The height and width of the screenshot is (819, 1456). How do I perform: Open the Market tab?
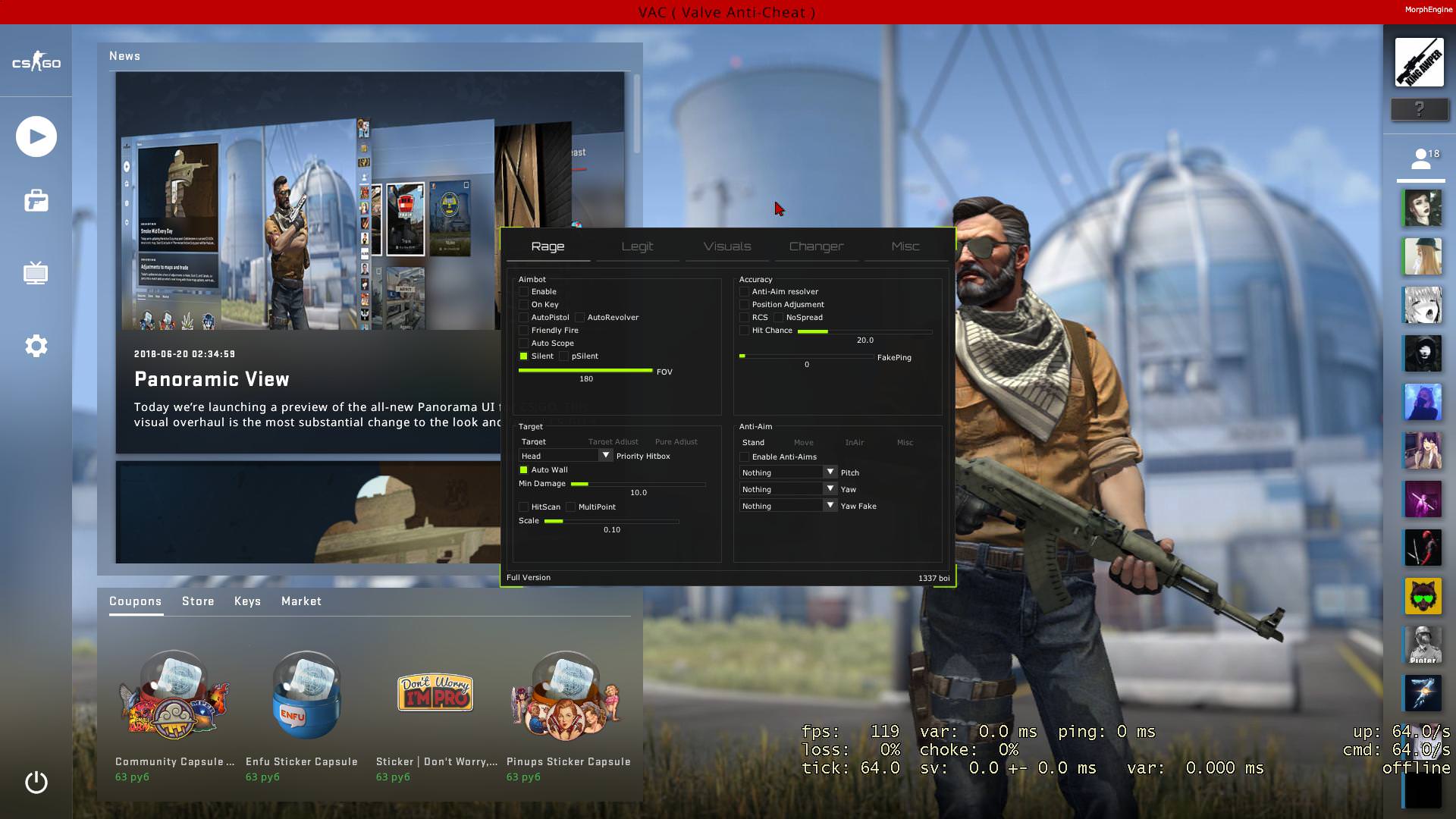301,601
